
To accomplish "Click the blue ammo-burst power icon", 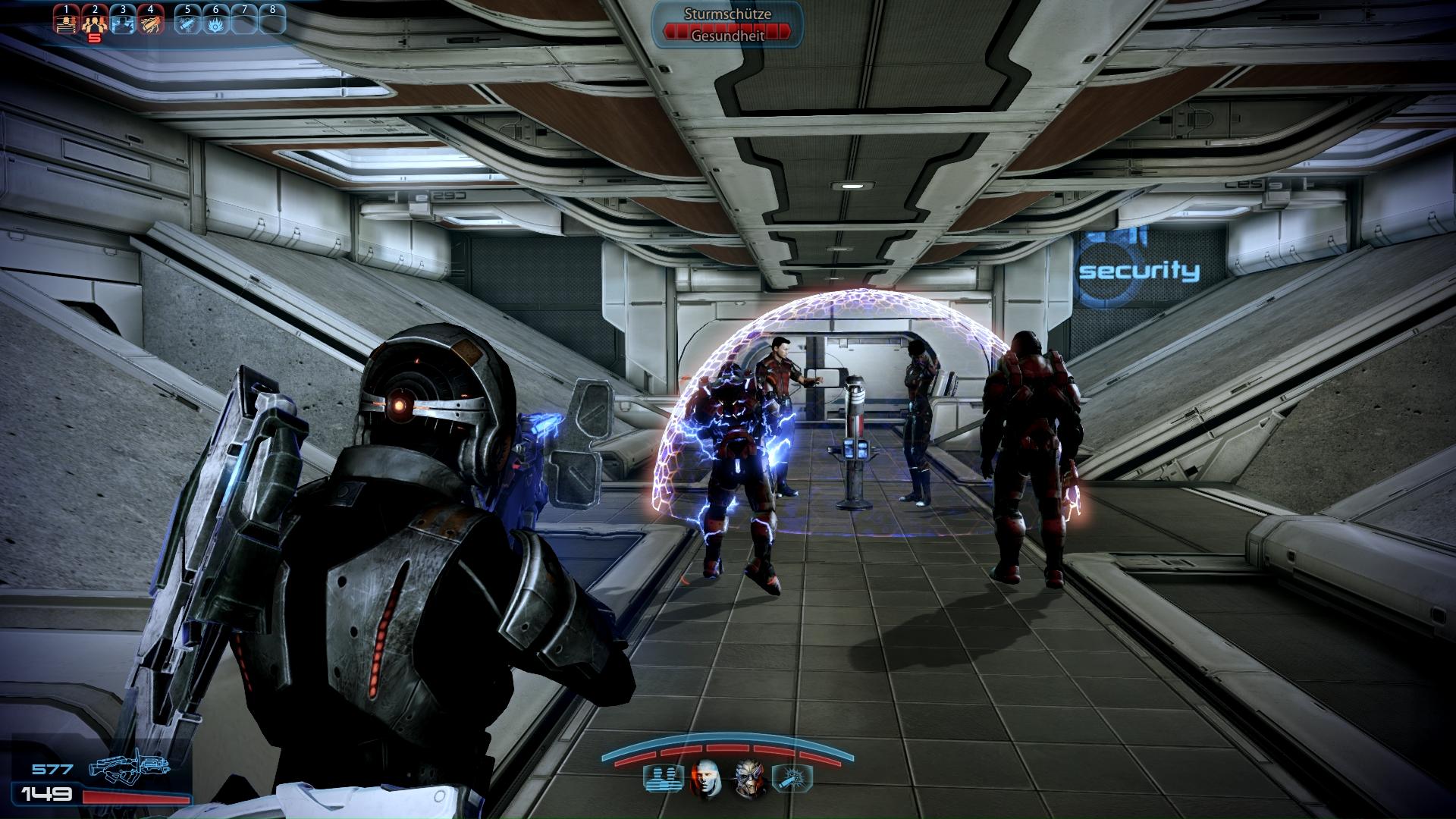I will point(792,779).
